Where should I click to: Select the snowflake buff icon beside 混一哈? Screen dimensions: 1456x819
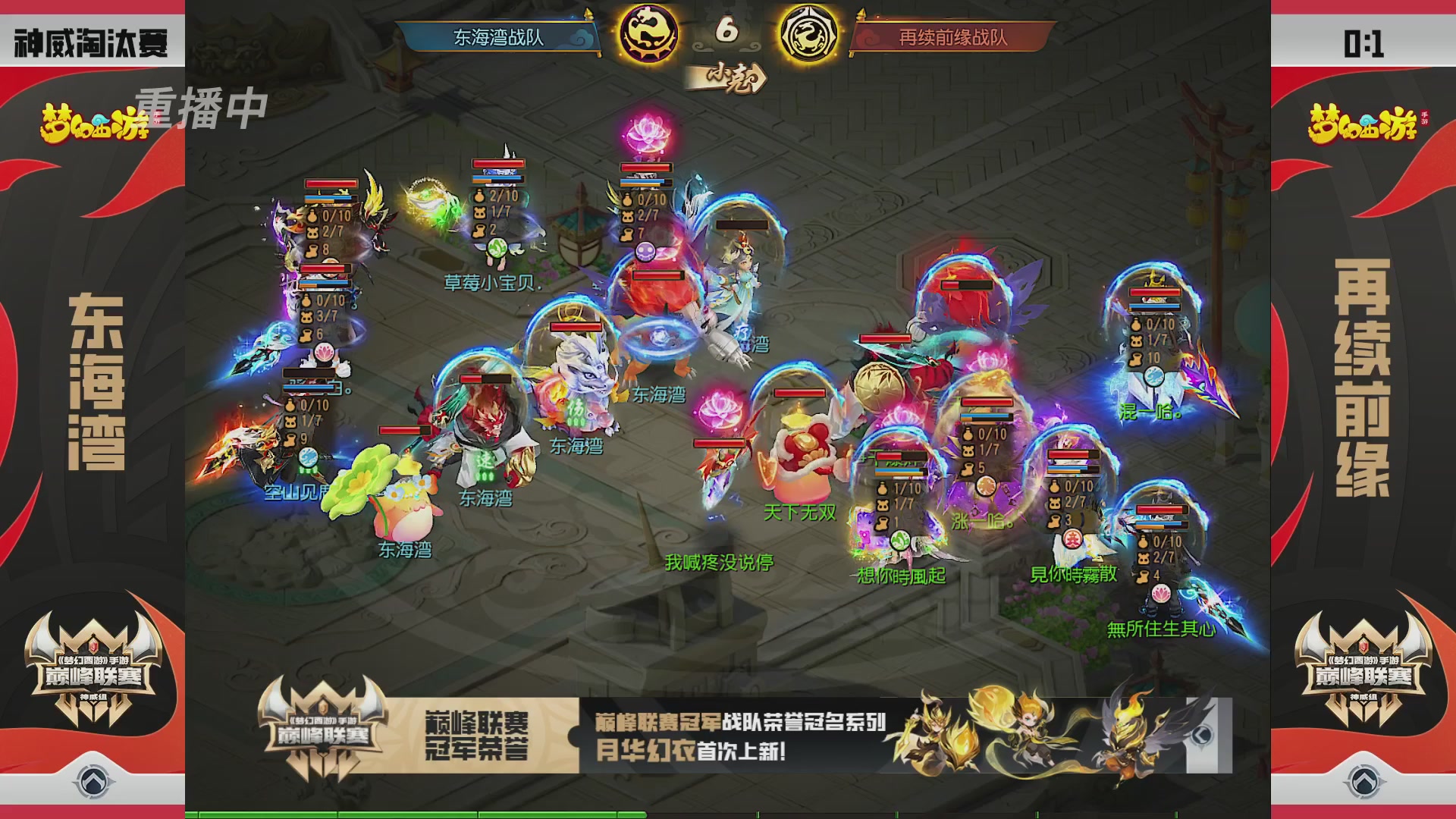(x=1153, y=377)
